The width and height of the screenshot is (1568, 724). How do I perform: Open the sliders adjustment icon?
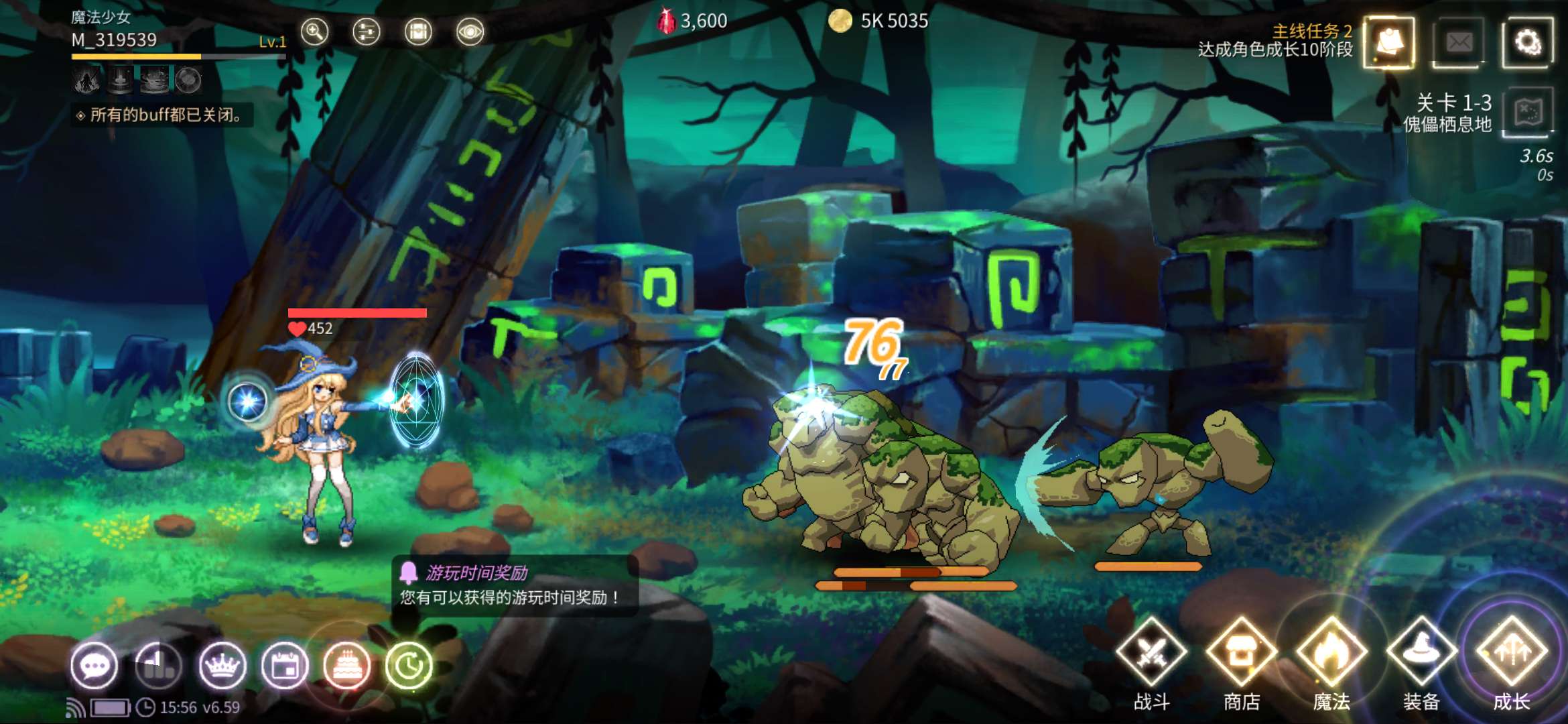(366, 32)
